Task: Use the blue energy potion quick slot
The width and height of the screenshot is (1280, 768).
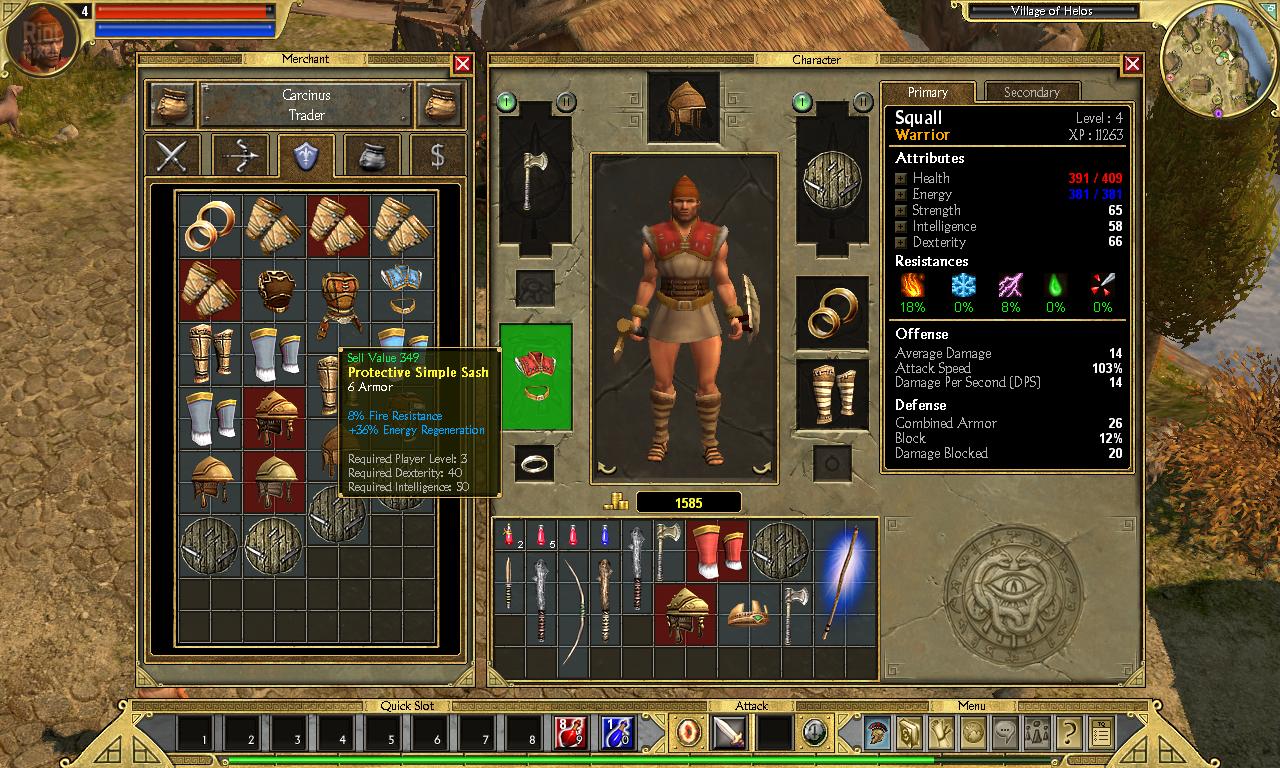Action: (618, 733)
